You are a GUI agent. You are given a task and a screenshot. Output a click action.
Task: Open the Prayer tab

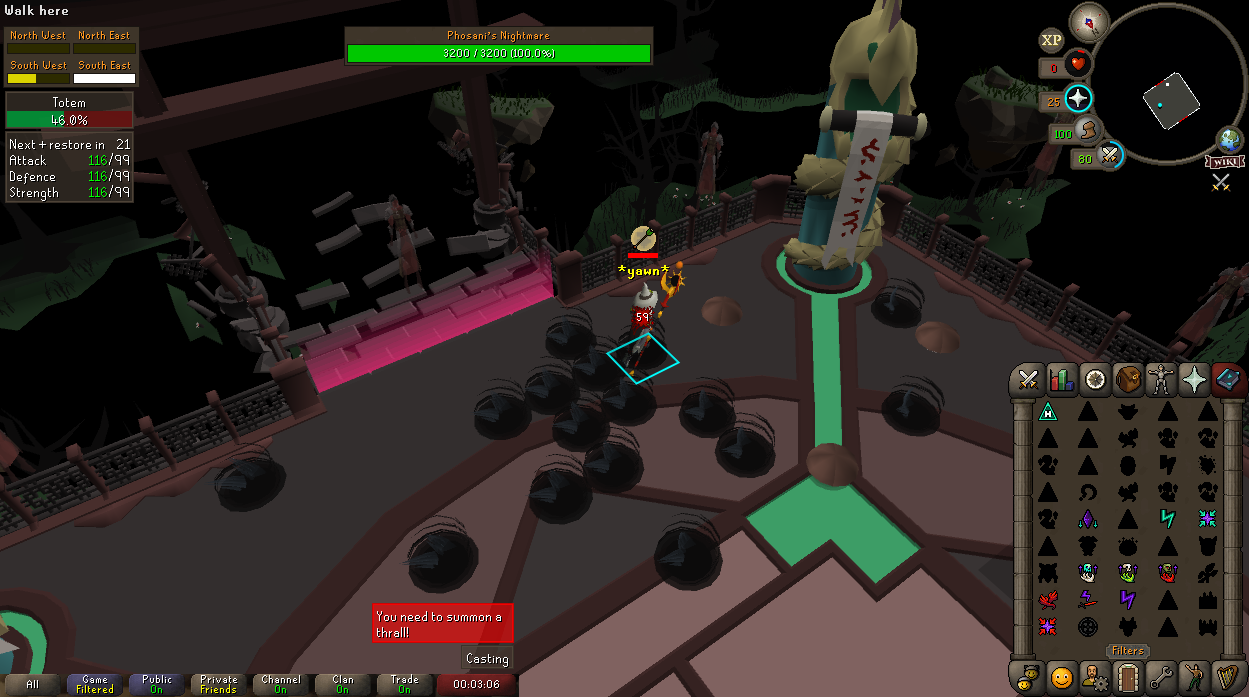tap(1194, 380)
